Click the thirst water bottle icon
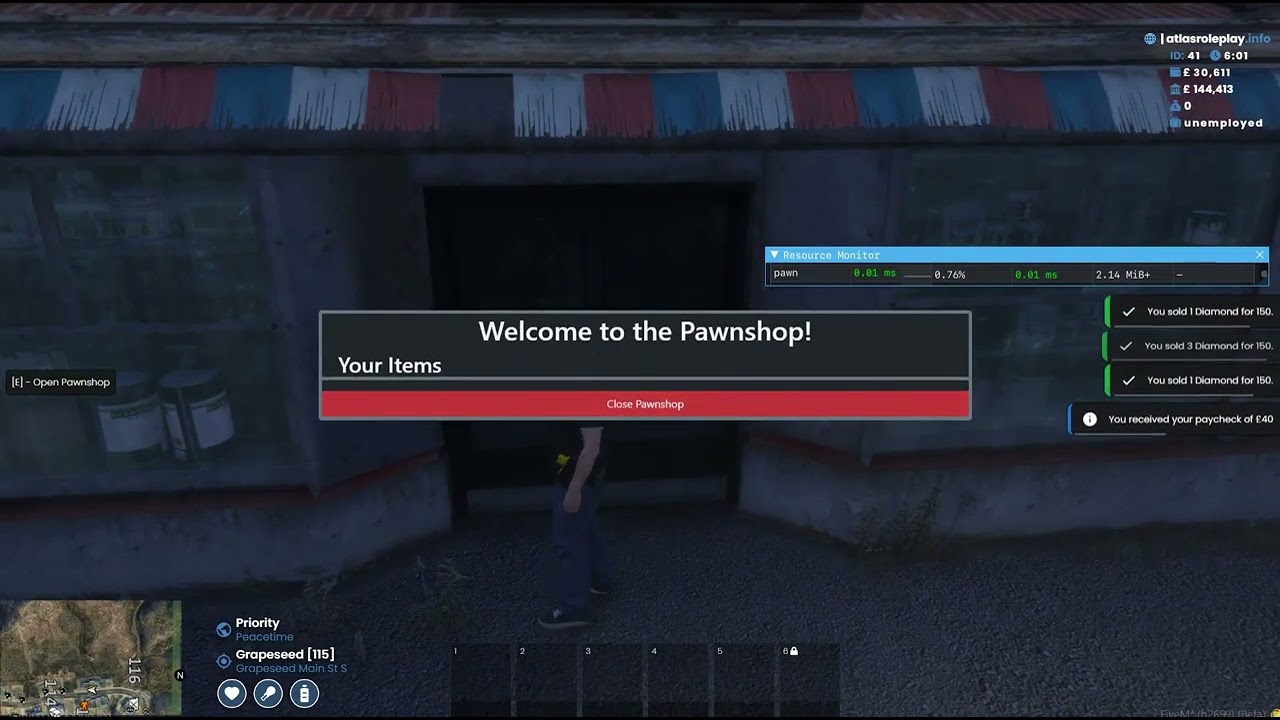The width and height of the screenshot is (1280, 720). point(304,693)
